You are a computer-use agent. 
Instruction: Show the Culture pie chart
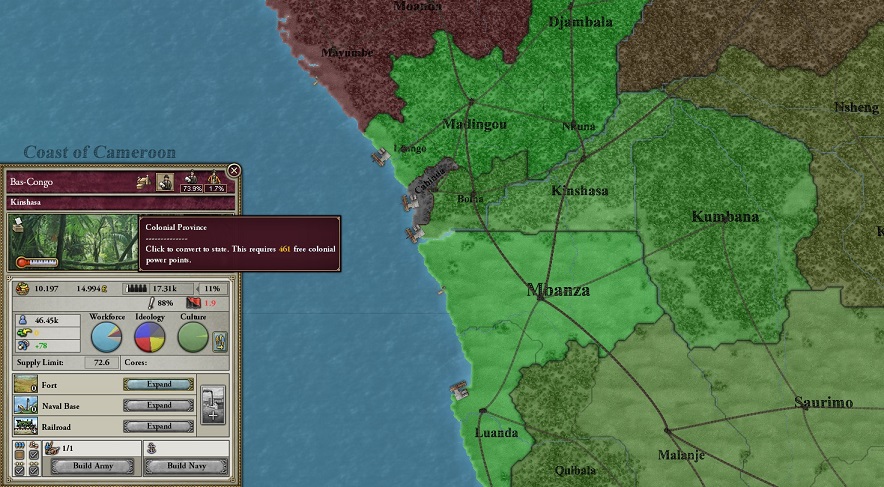(192, 337)
